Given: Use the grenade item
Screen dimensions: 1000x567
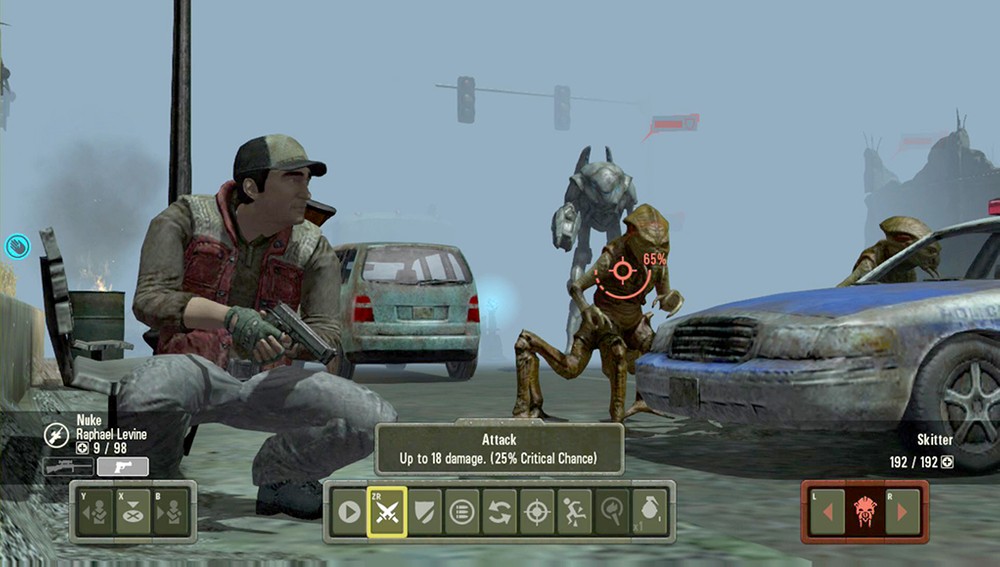Looking at the screenshot, I should pos(650,512).
